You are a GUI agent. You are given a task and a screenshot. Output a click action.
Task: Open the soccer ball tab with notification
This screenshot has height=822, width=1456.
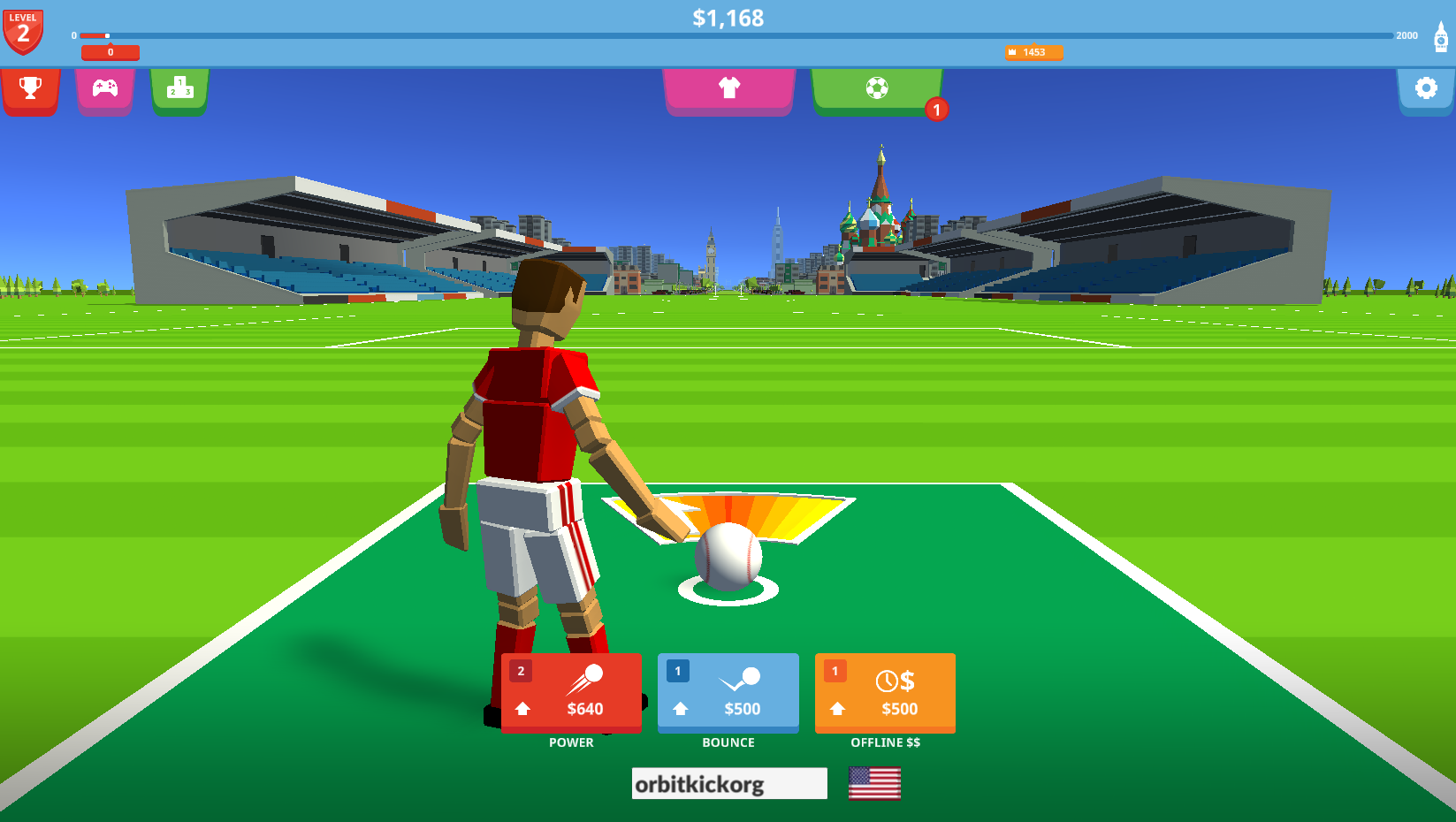(x=877, y=88)
